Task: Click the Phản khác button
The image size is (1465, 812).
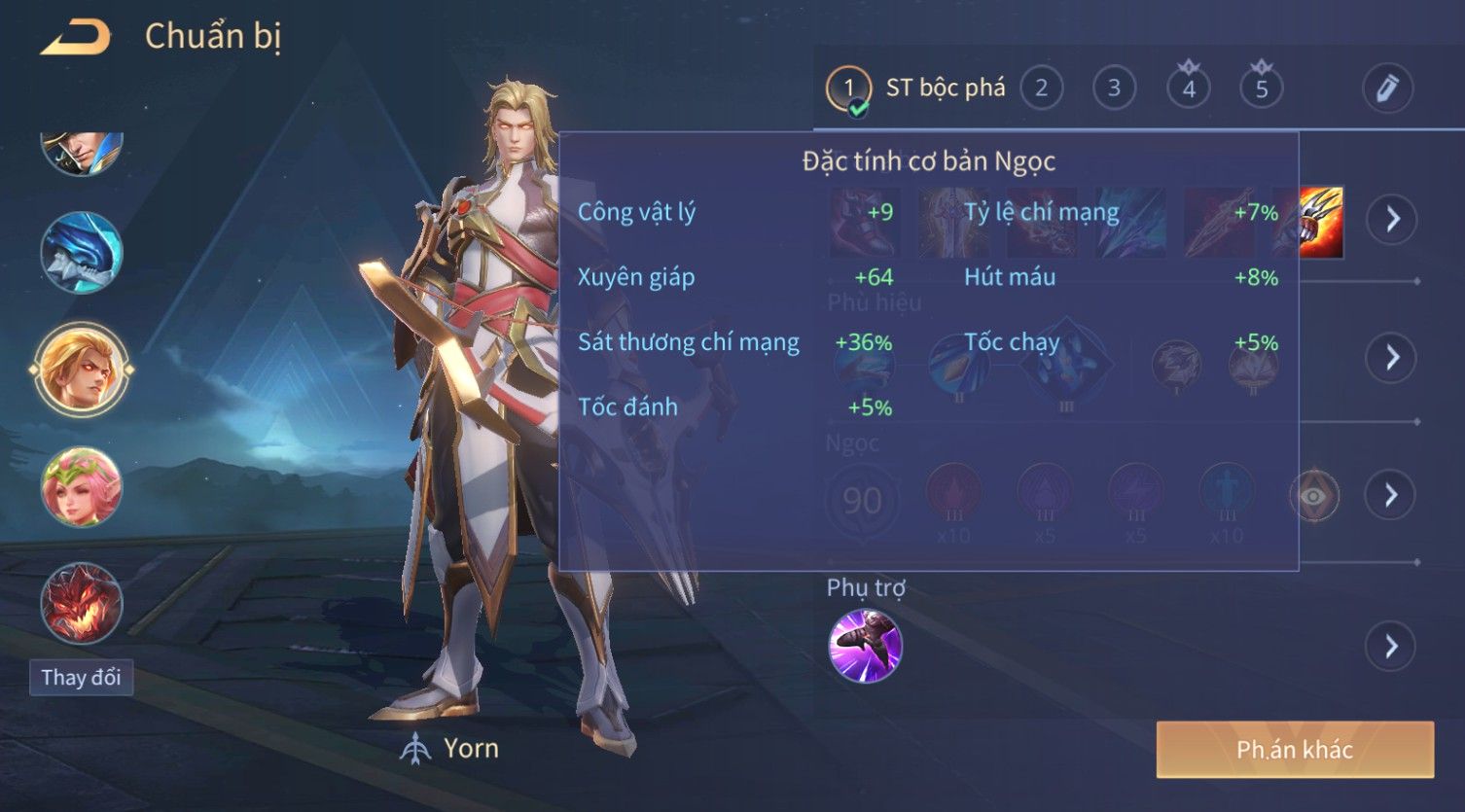Action: click(x=1294, y=750)
